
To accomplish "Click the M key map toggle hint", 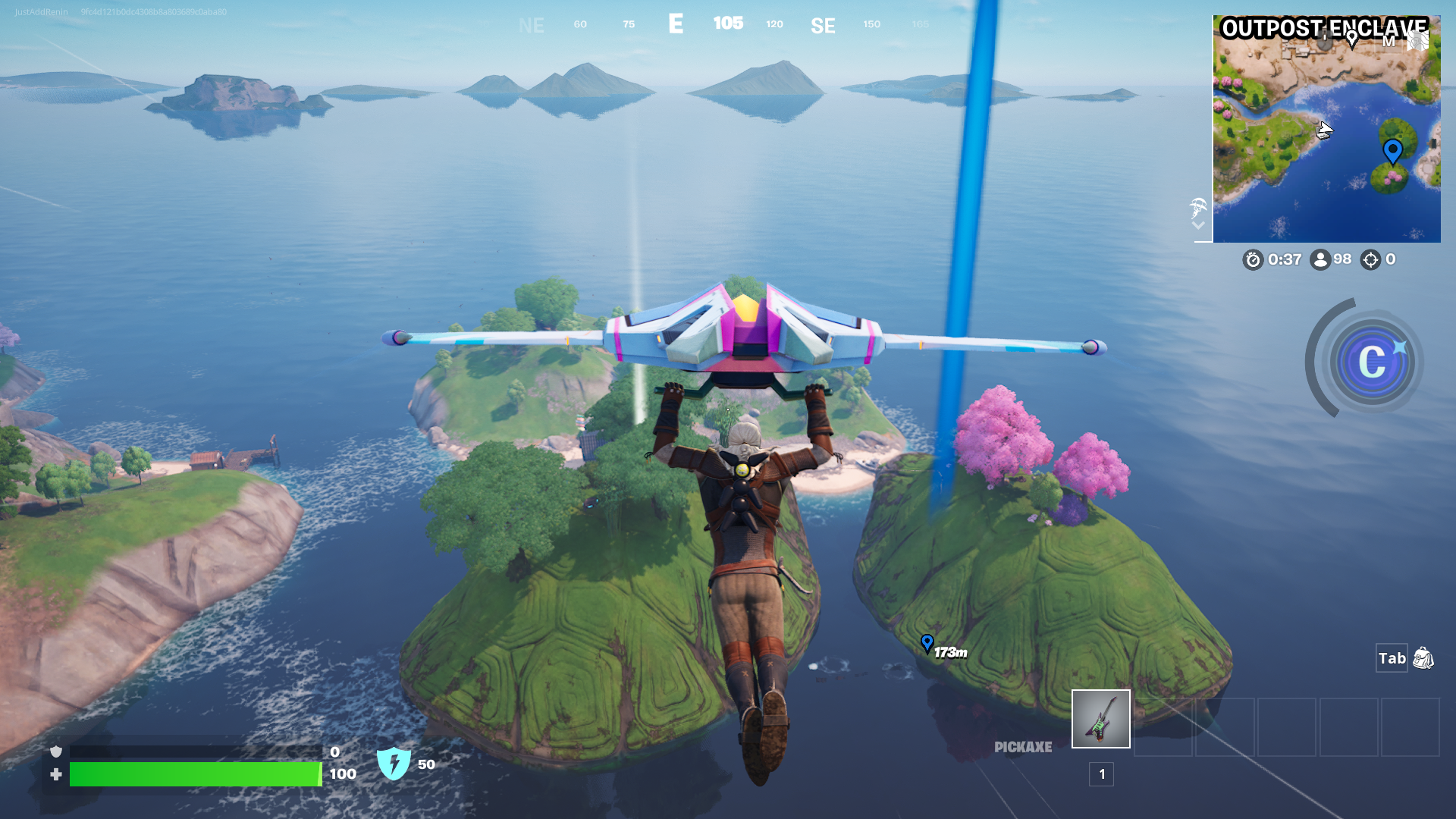I will (x=1389, y=42).
